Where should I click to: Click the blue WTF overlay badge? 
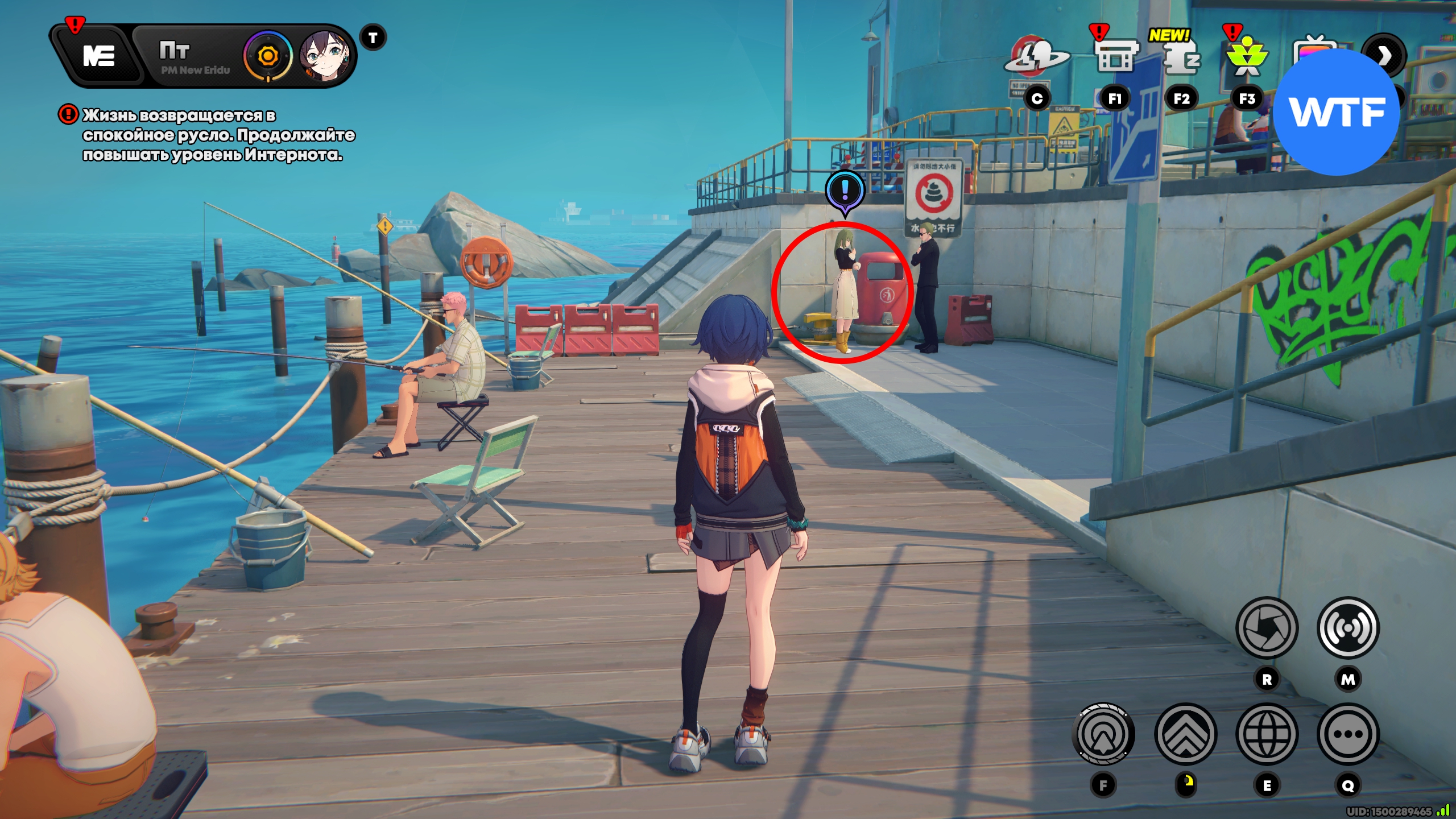click(1337, 112)
